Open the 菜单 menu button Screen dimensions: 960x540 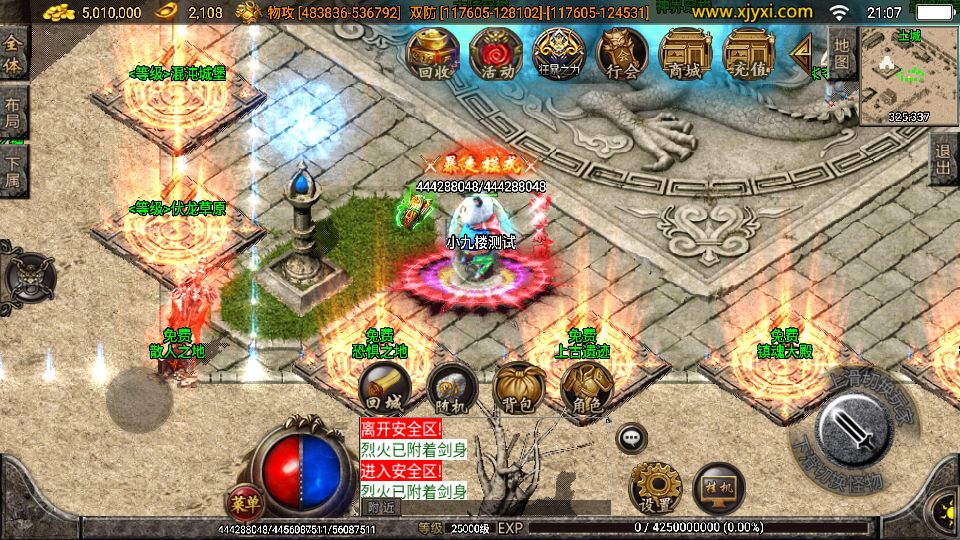[x=242, y=501]
